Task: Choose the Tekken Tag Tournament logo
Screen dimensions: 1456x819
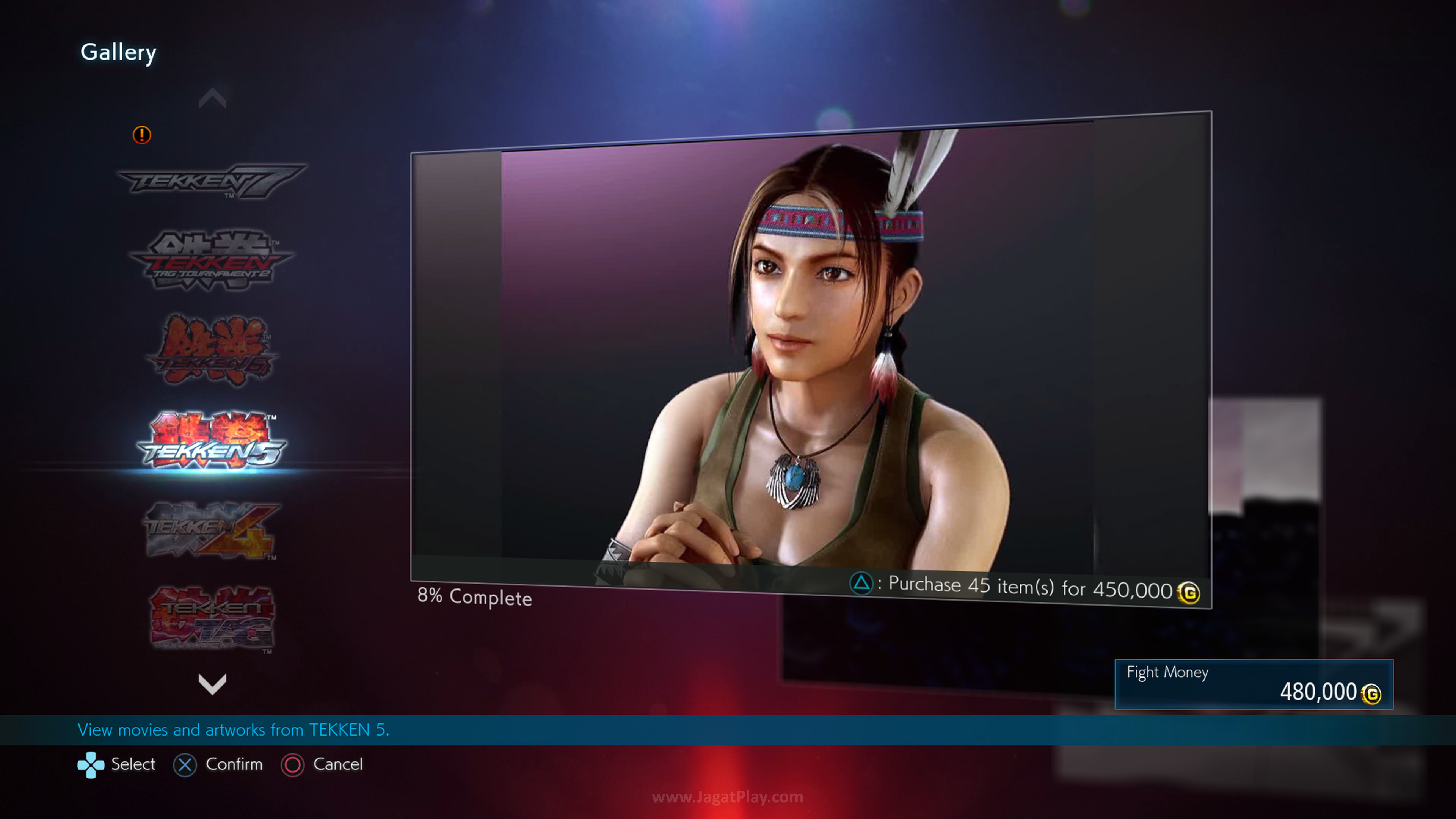Action: click(x=212, y=618)
